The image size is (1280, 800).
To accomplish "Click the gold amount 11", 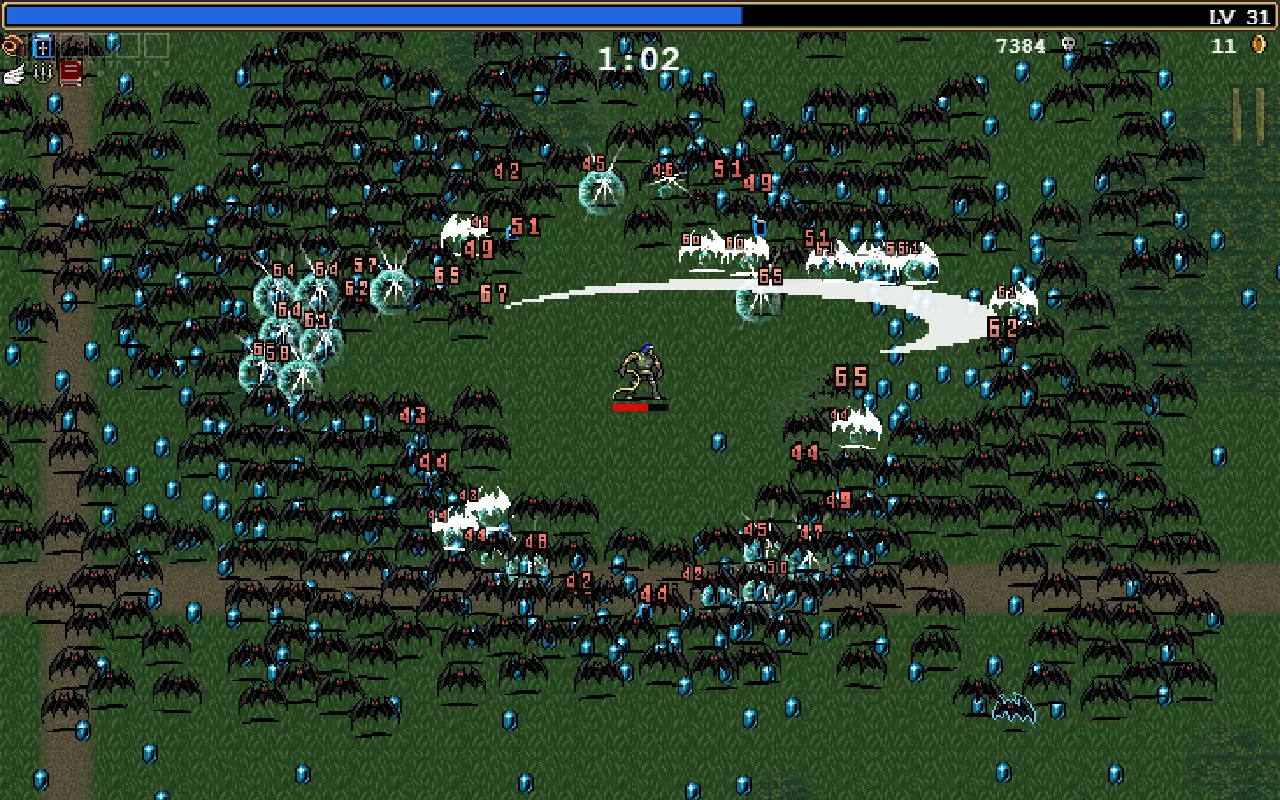I will point(1222,46).
